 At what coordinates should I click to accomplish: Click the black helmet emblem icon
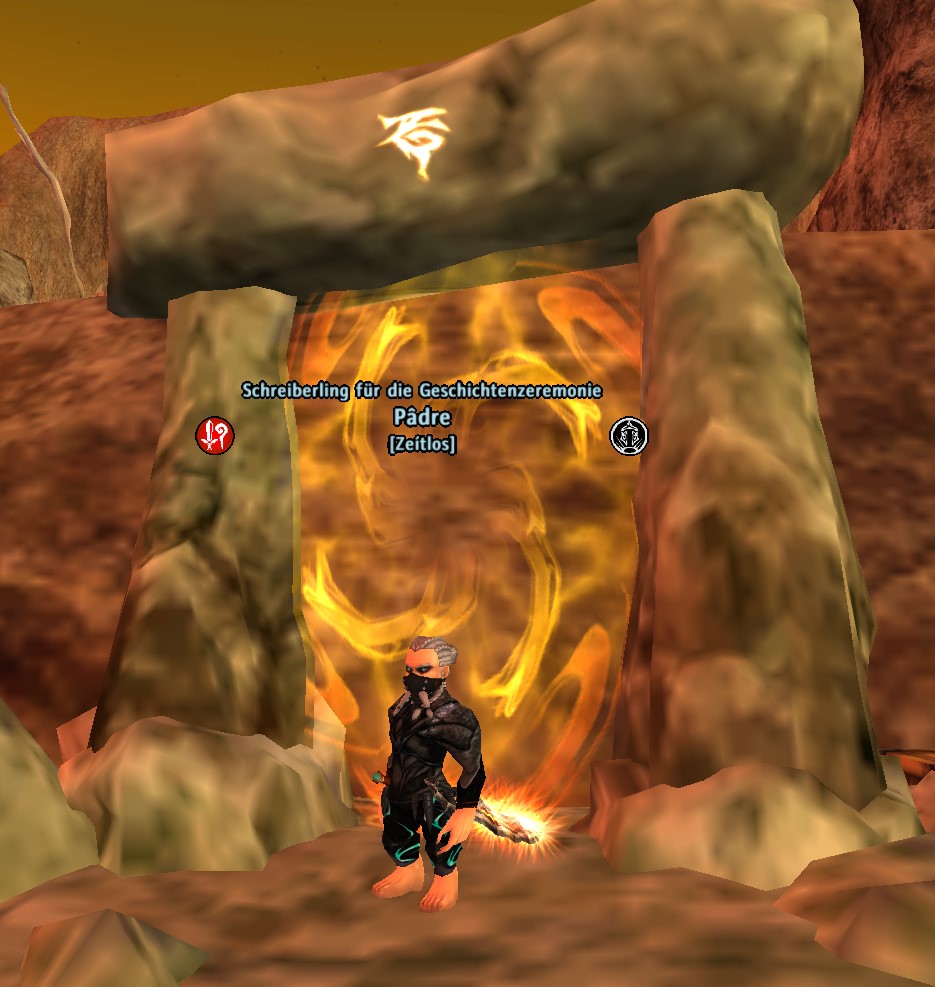629,435
